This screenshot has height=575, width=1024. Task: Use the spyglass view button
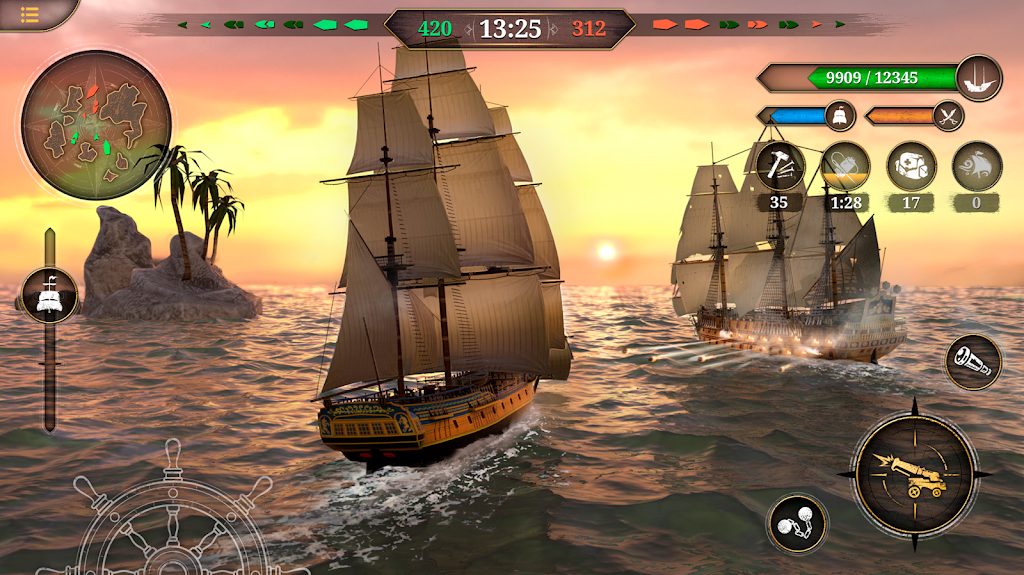[x=973, y=362]
